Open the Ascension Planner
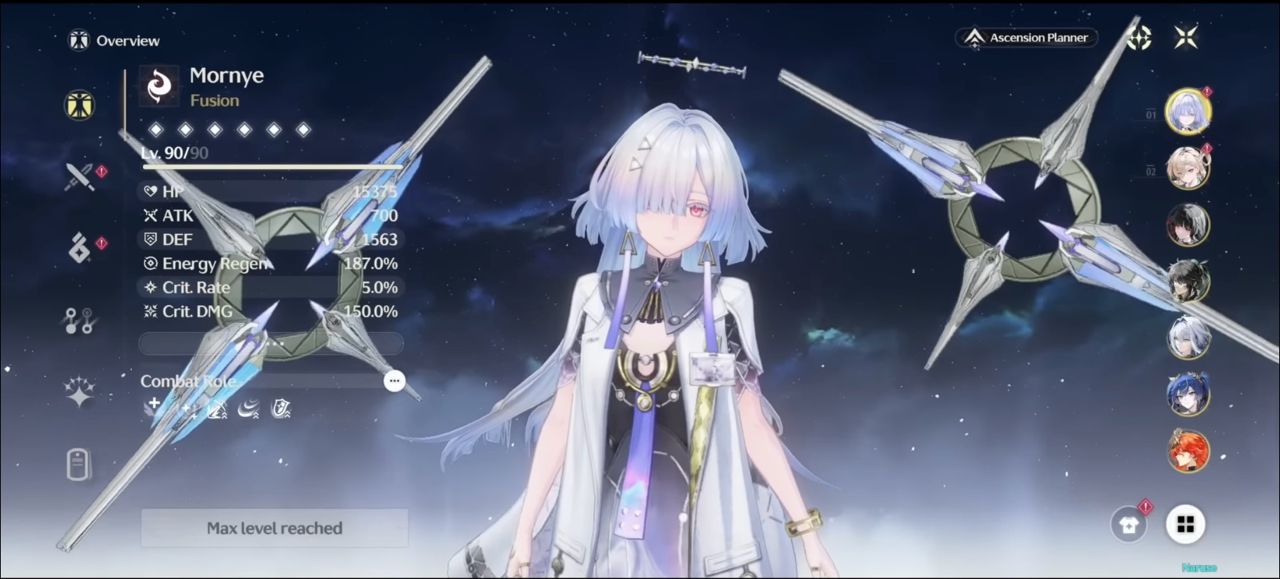This screenshot has width=1280, height=579. 1027,38
